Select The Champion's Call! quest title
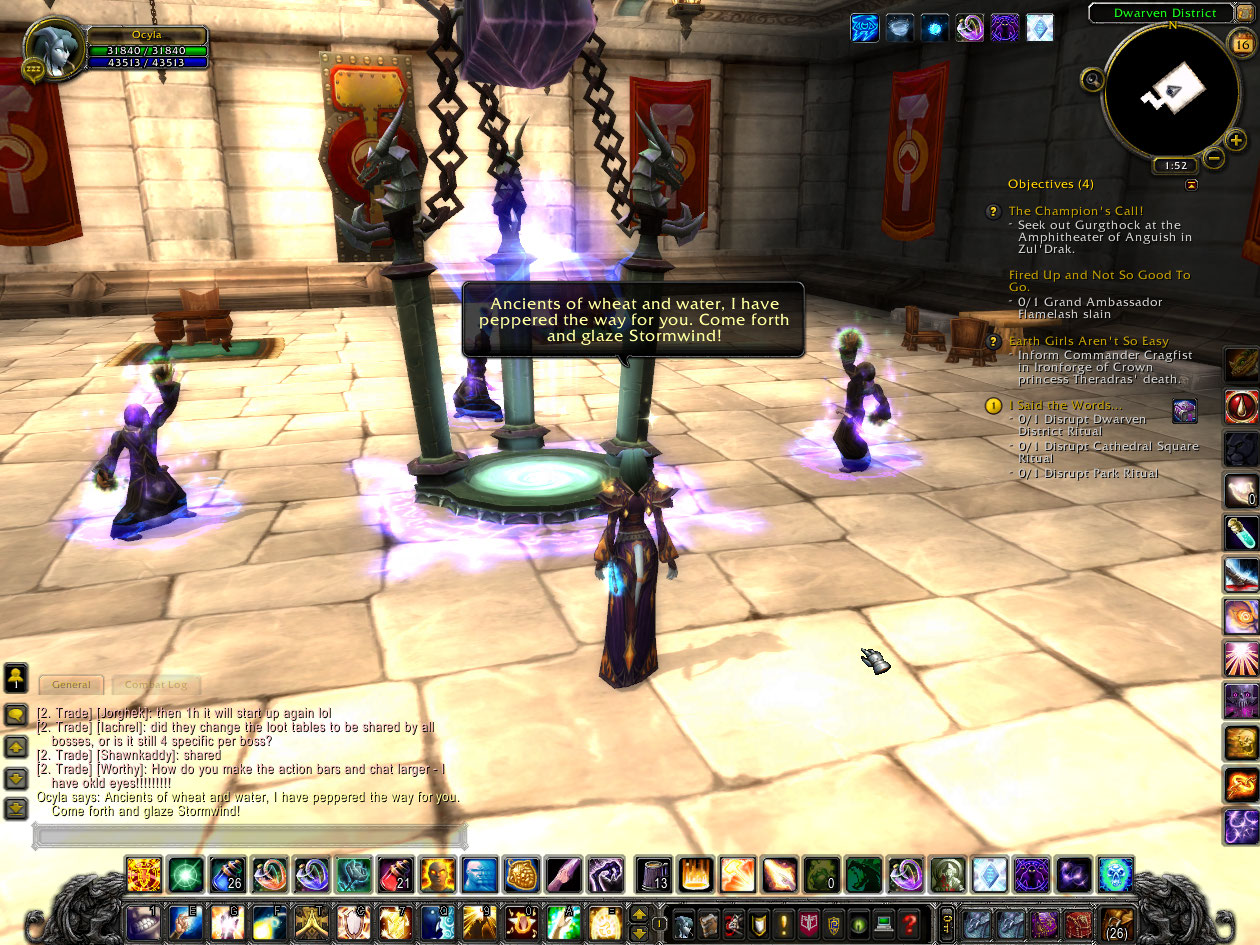 click(1075, 211)
